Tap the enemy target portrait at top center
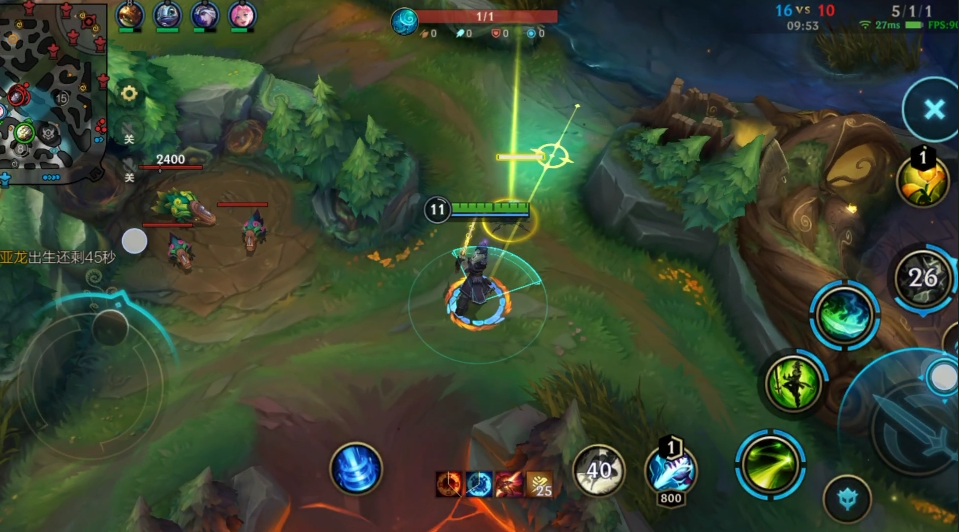 point(404,21)
